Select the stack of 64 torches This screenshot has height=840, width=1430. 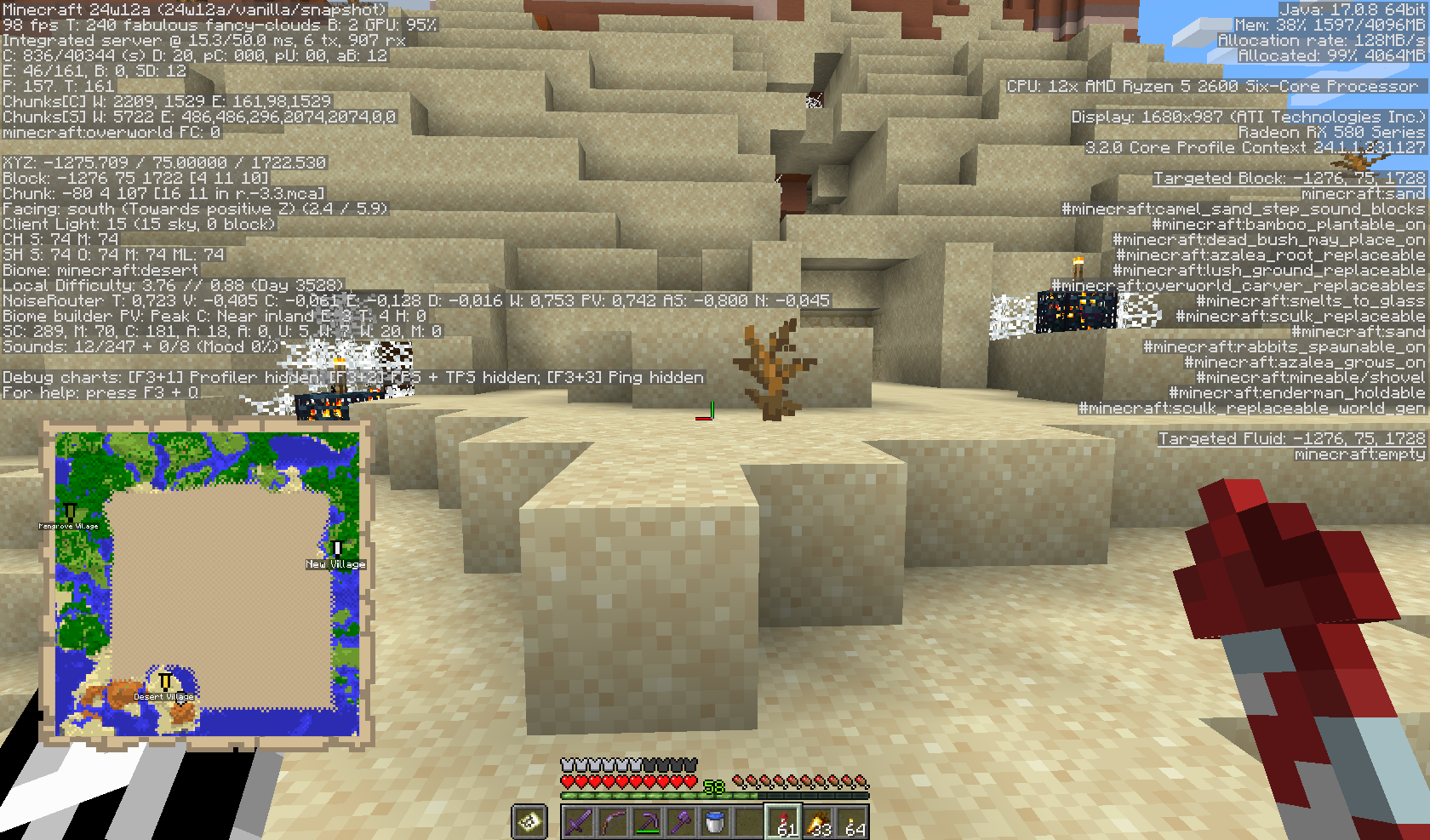click(x=852, y=822)
